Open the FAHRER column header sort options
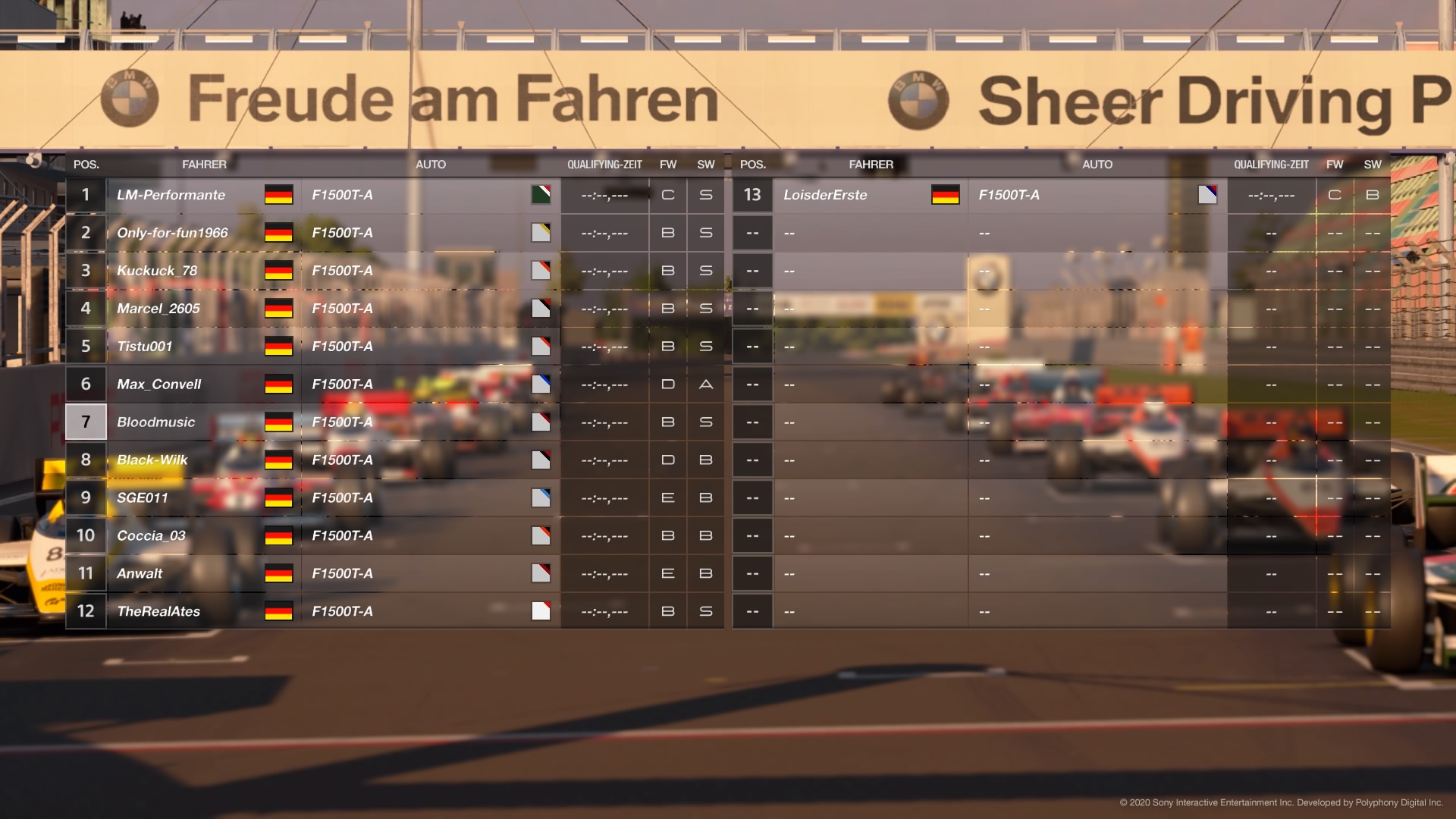The width and height of the screenshot is (1456, 819). point(206,164)
